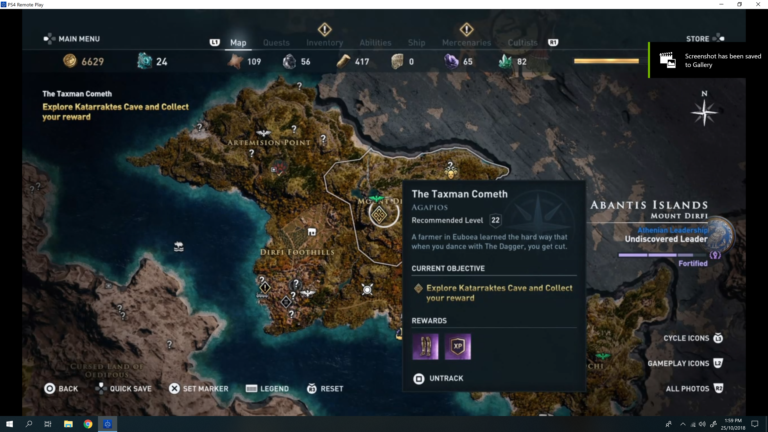Show the Cultists tab
The height and width of the screenshot is (432, 768).
click(522, 43)
